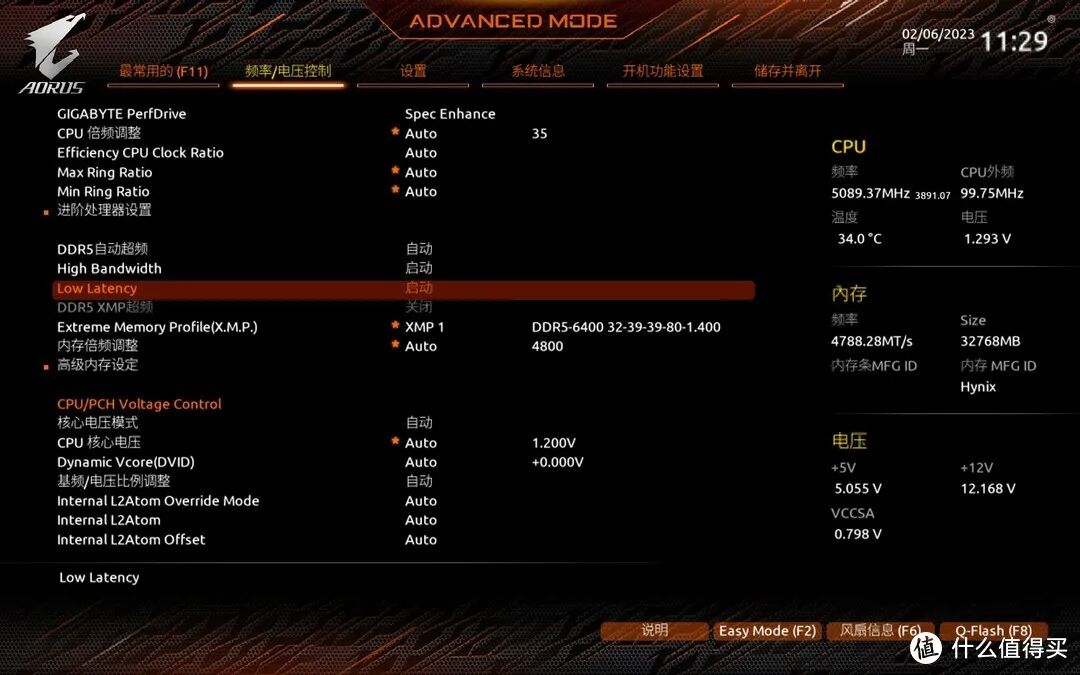
Task: Select the GIGABYTE PerfDrive setting
Action: [122, 114]
